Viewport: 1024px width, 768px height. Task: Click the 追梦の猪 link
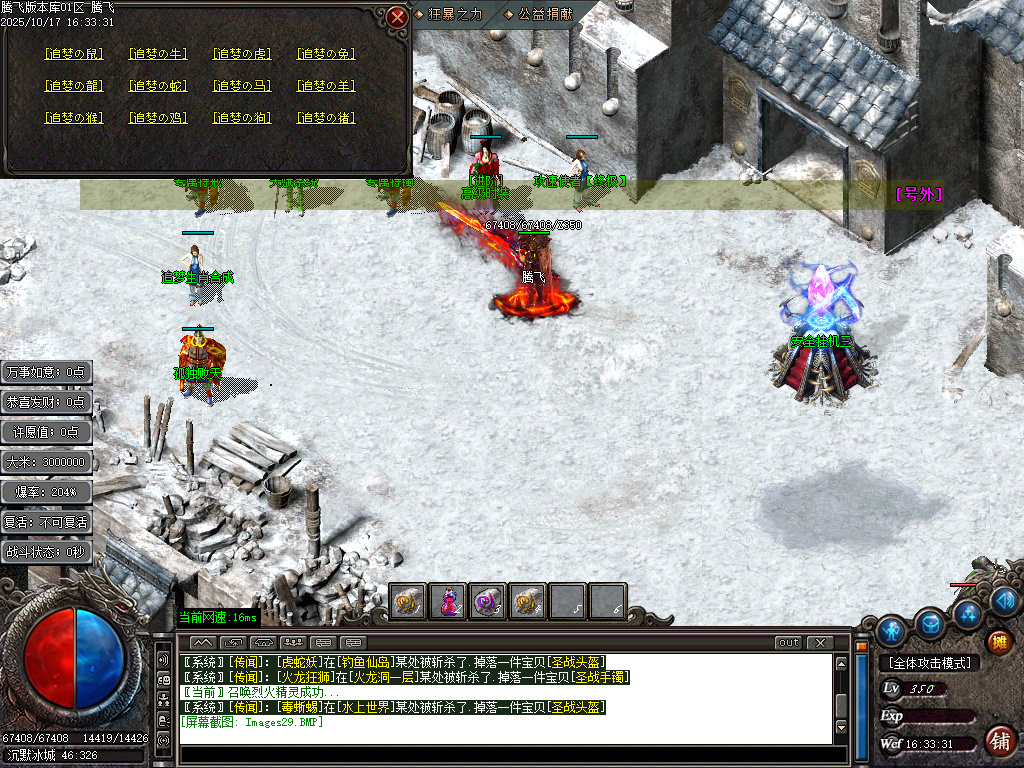coord(326,118)
